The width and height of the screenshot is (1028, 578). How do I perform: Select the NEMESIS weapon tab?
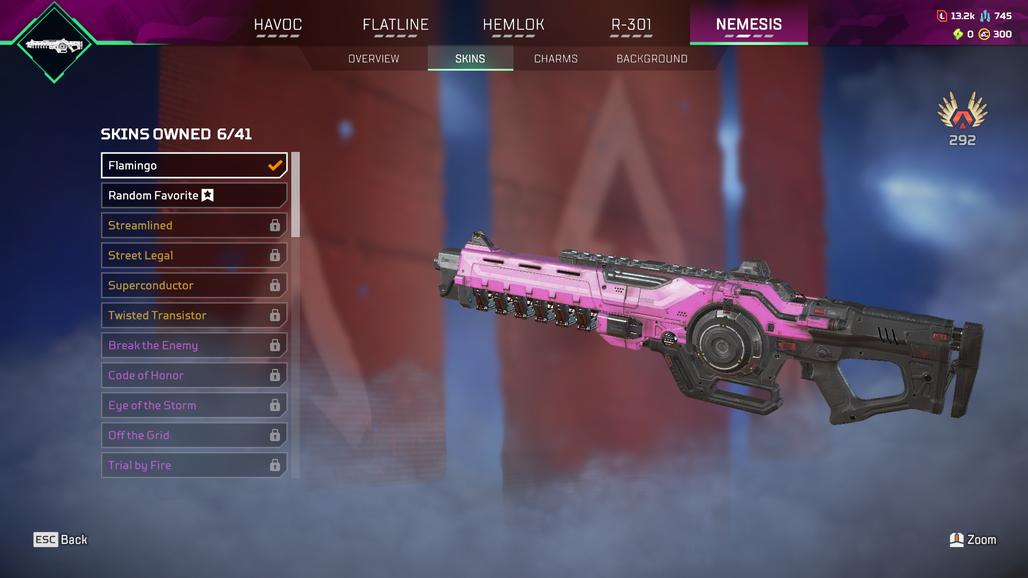click(749, 25)
